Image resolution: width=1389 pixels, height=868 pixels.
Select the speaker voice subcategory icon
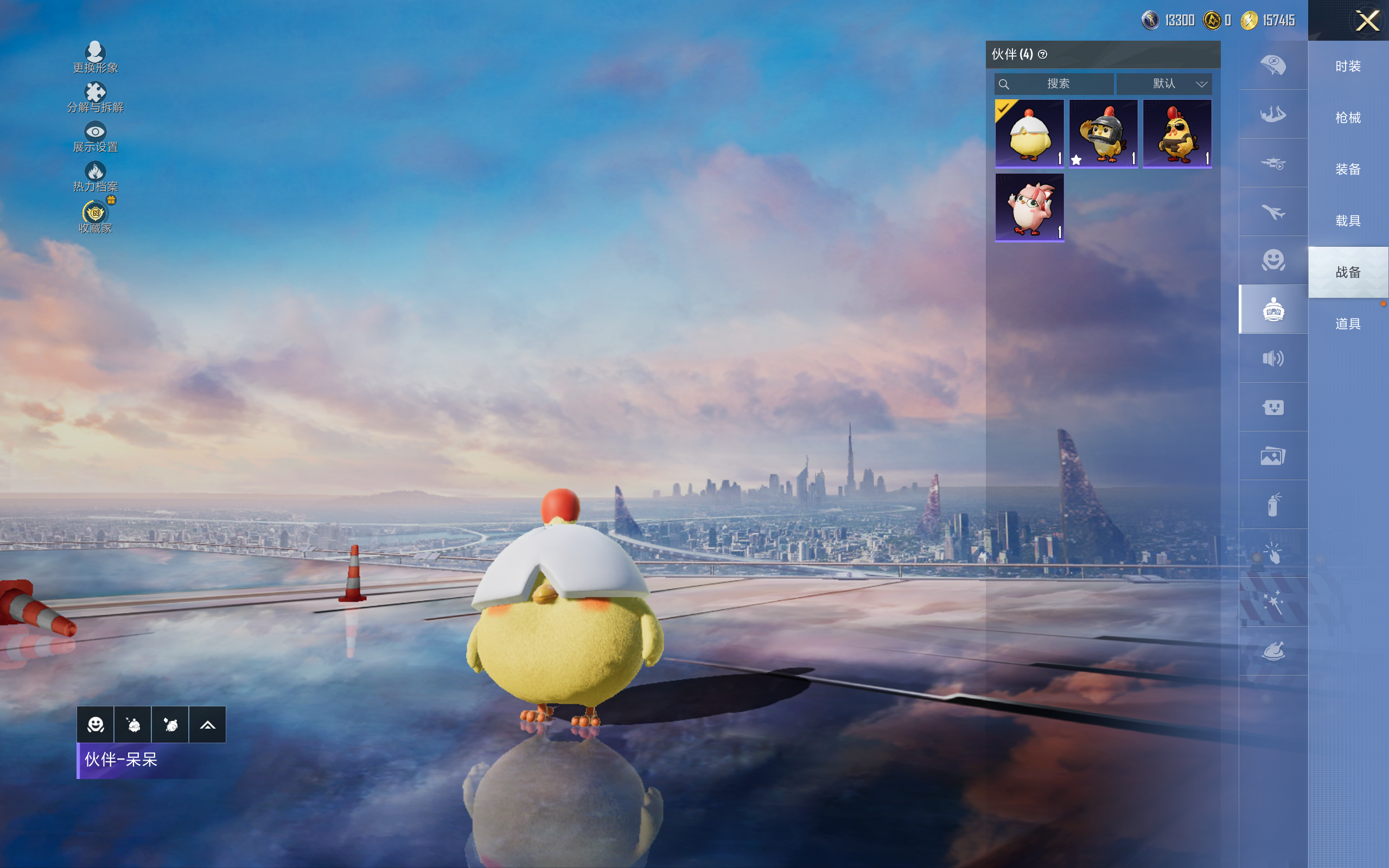pos(1273,358)
